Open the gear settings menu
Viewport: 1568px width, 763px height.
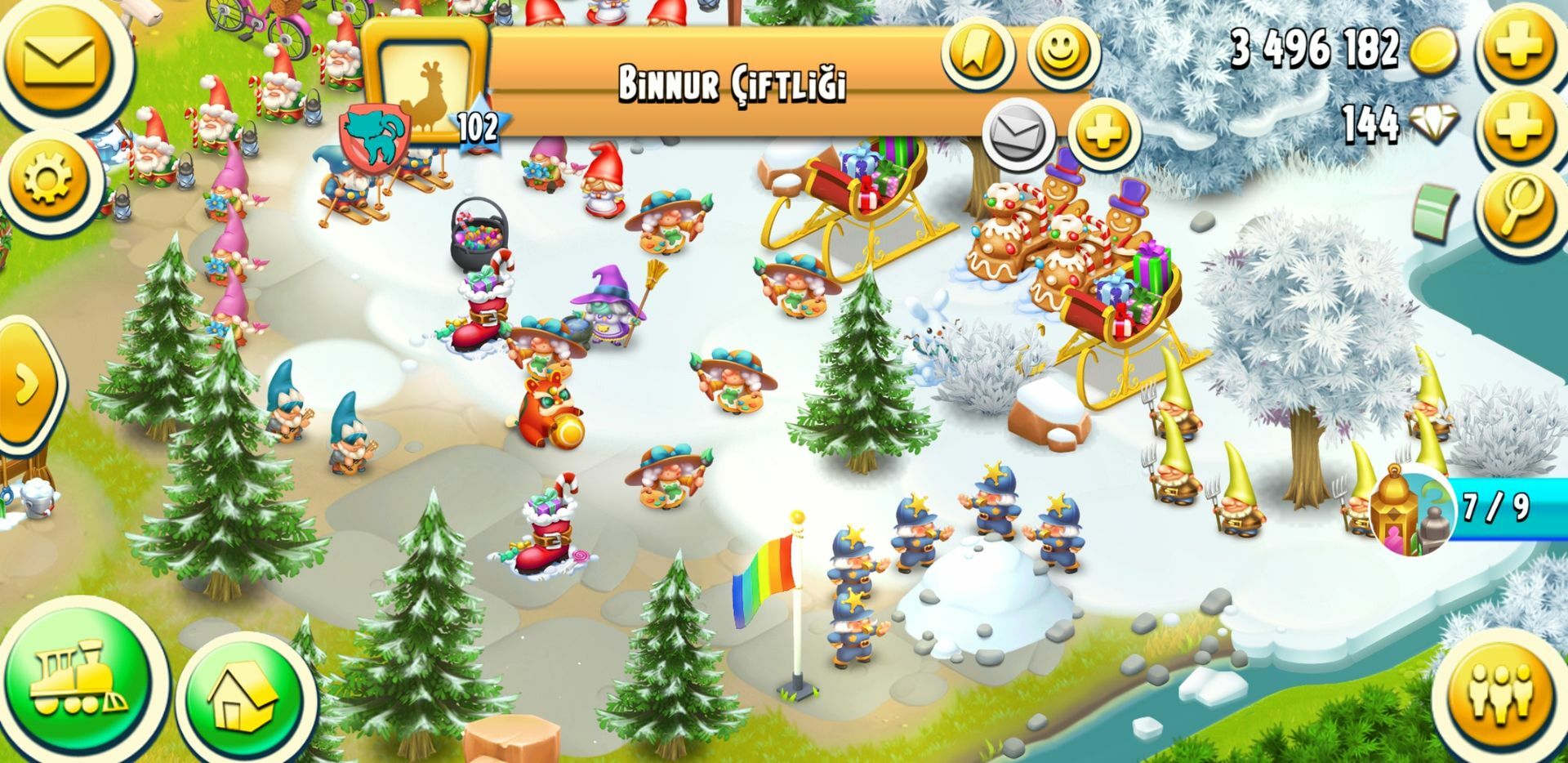51,179
